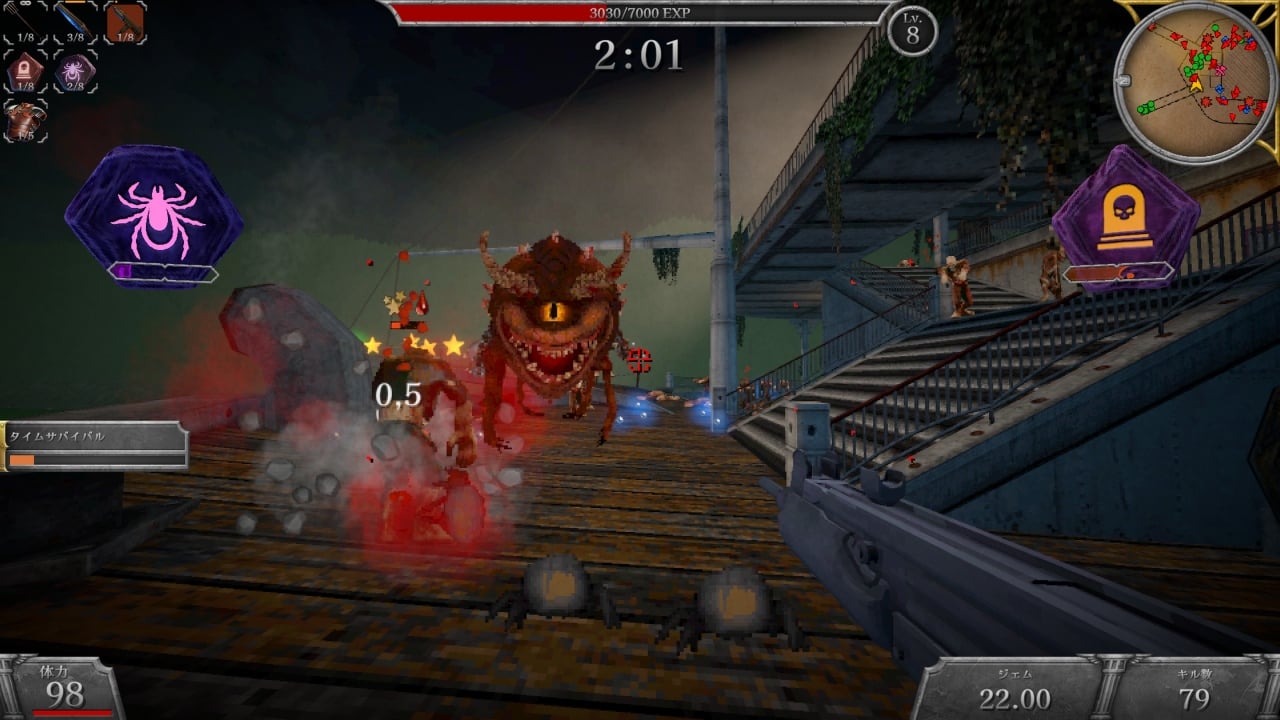Select the blue-bladed weapon slot
The width and height of the screenshot is (1280, 720).
click(75, 22)
